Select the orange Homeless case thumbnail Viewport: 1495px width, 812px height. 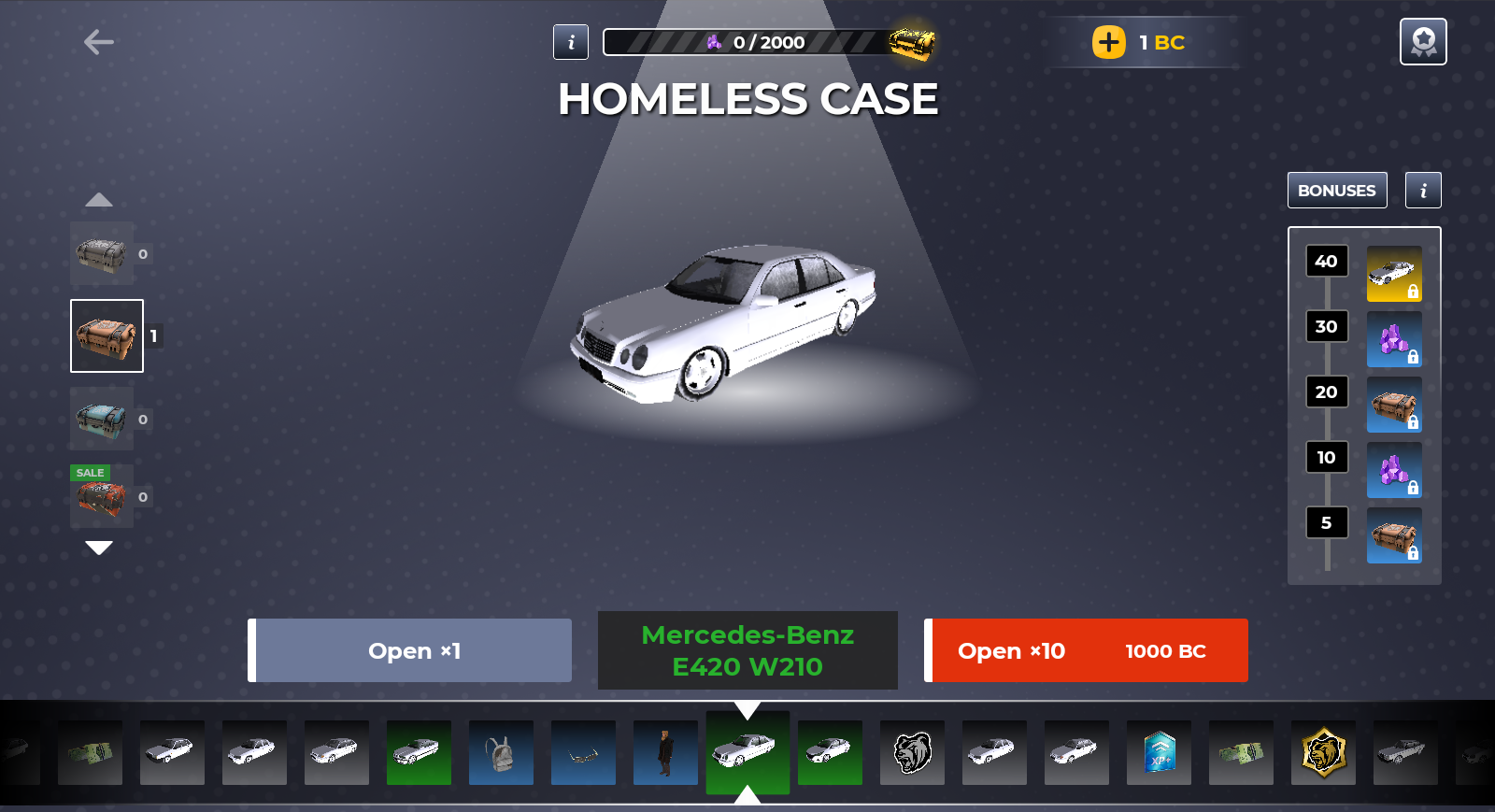(107, 336)
